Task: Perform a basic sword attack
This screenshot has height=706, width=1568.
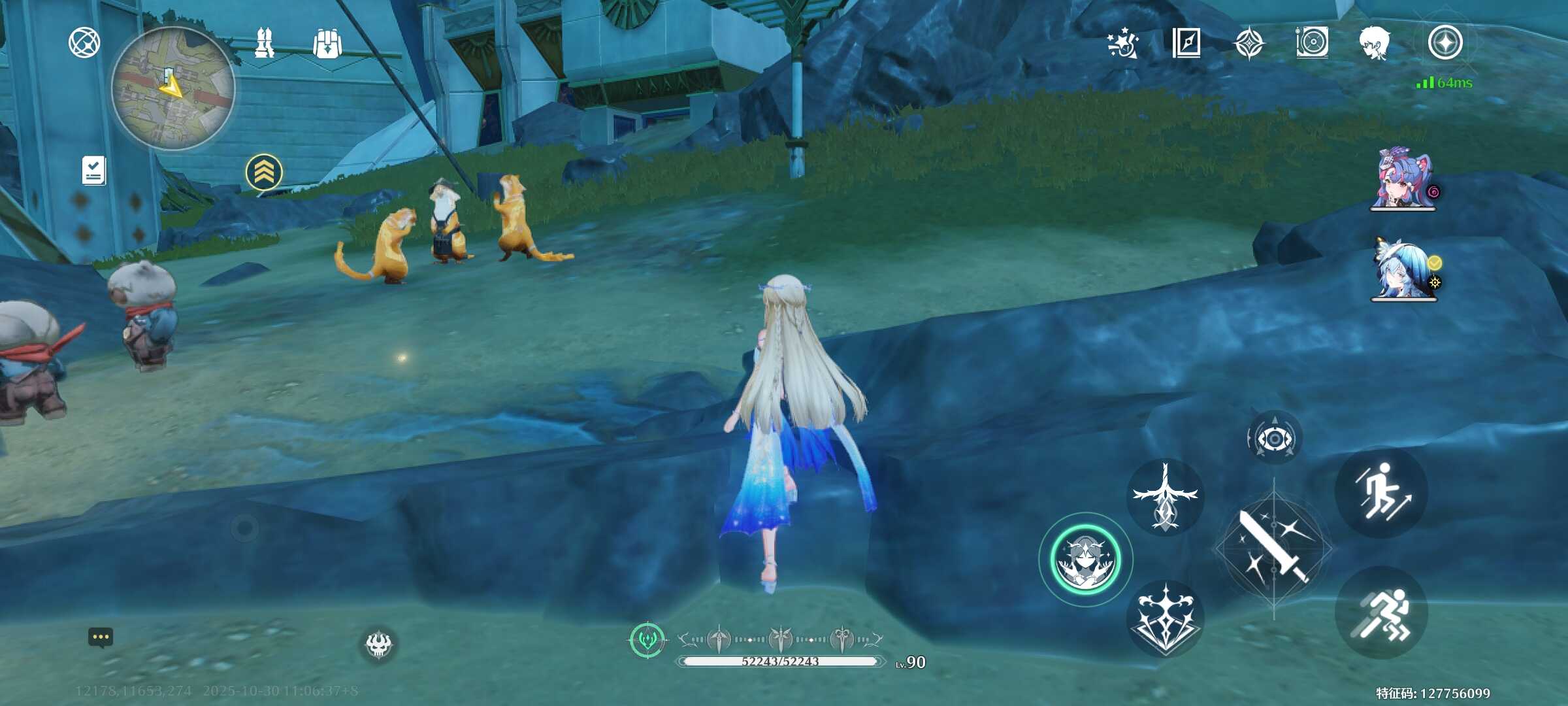Action: 1273,548
